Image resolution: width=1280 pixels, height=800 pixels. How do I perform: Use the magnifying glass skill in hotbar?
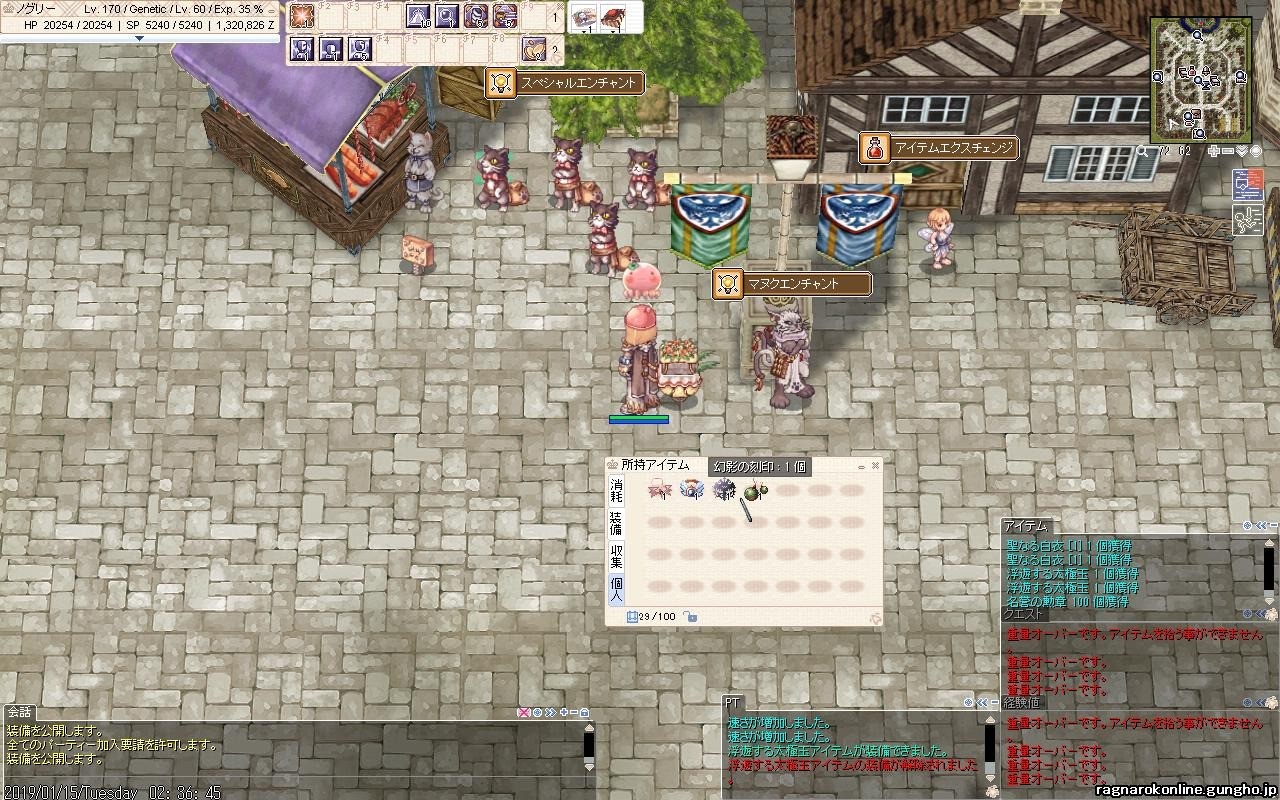point(447,16)
